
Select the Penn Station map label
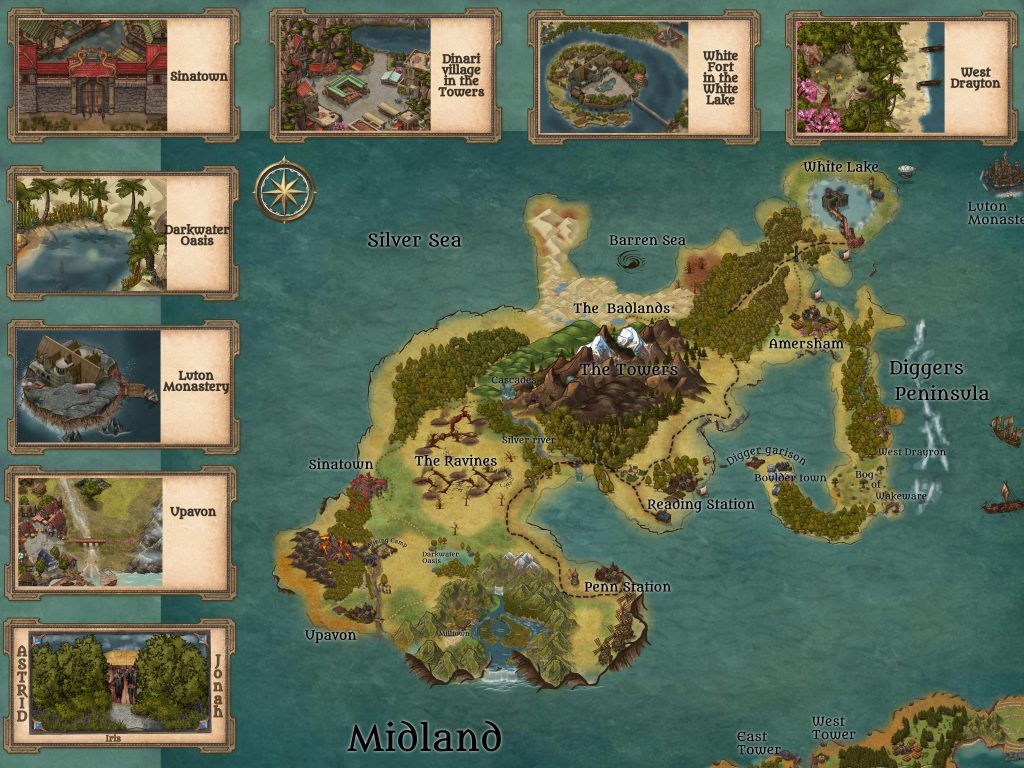(x=627, y=586)
